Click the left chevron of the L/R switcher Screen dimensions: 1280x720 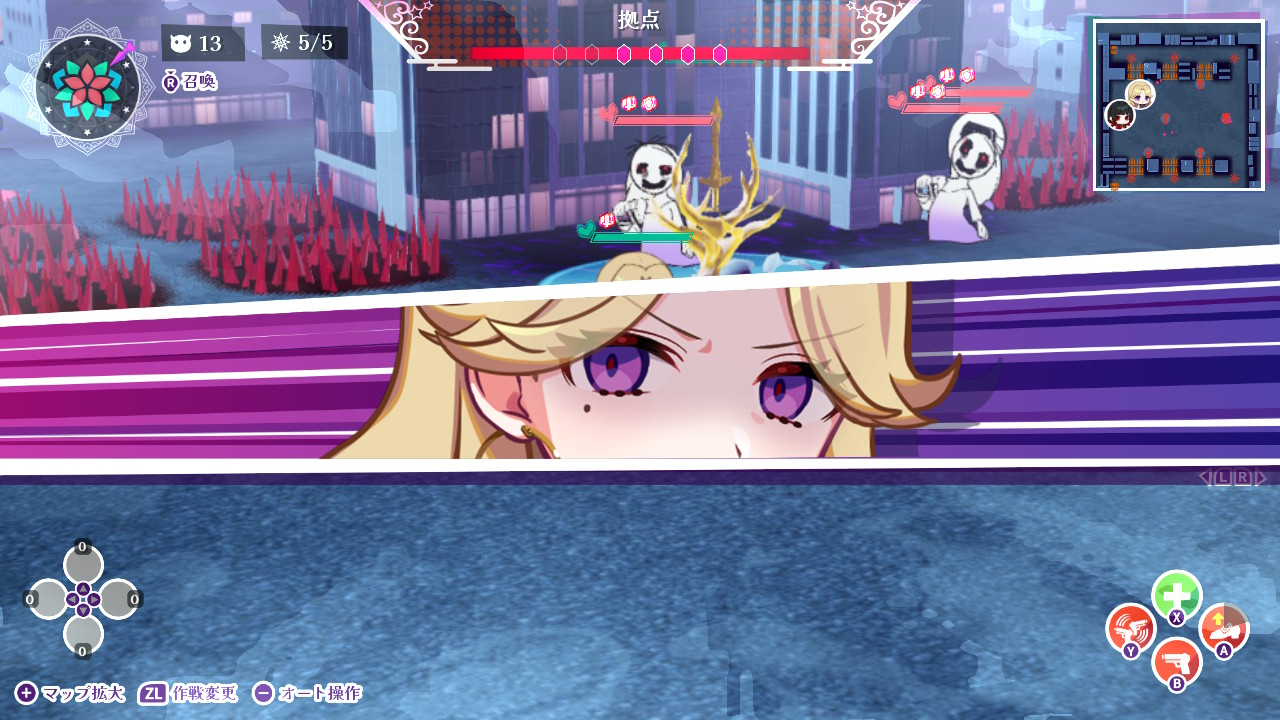point(1204,477)
